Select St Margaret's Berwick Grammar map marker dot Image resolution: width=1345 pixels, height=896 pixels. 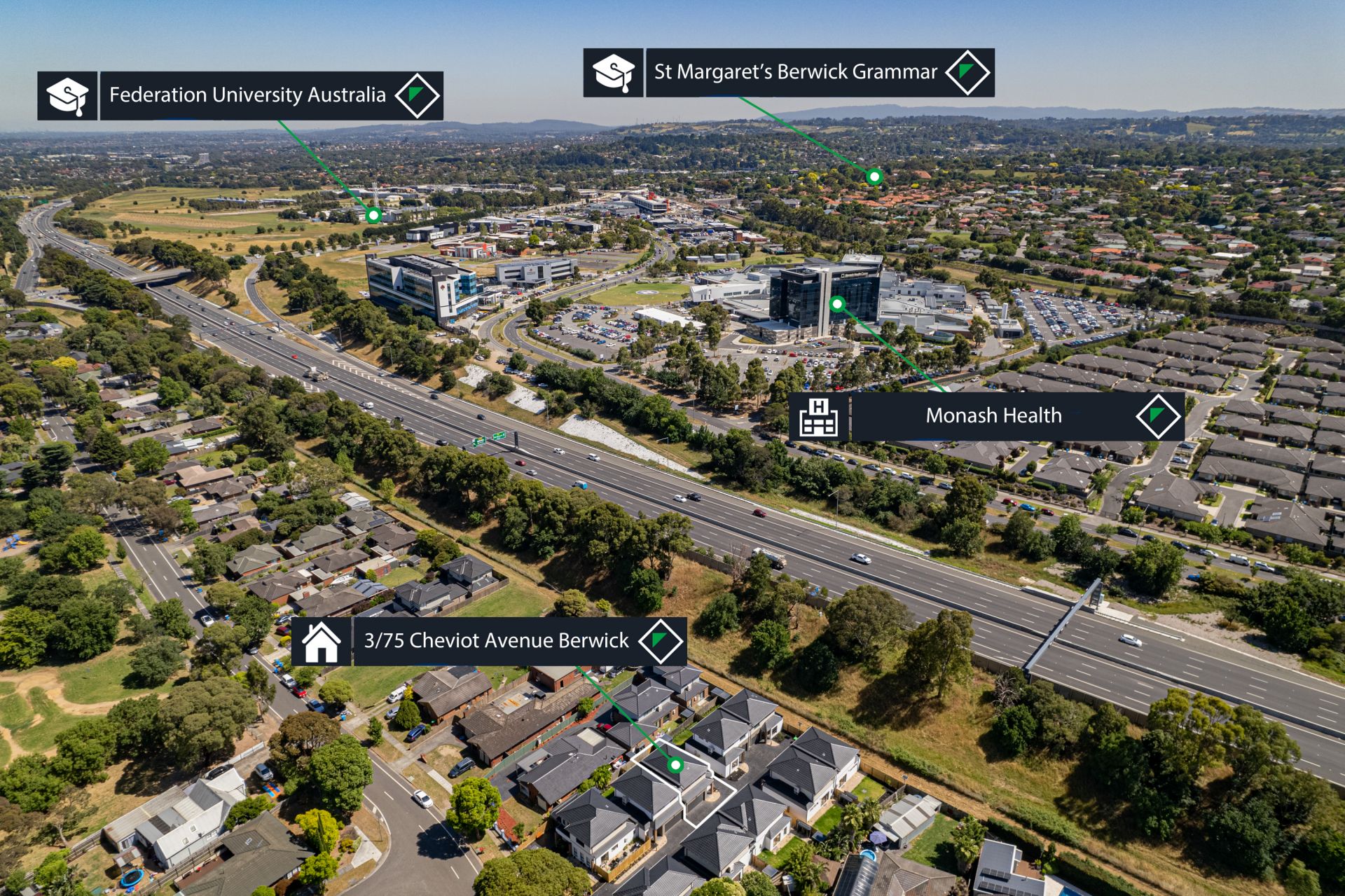tap(874, 177)
